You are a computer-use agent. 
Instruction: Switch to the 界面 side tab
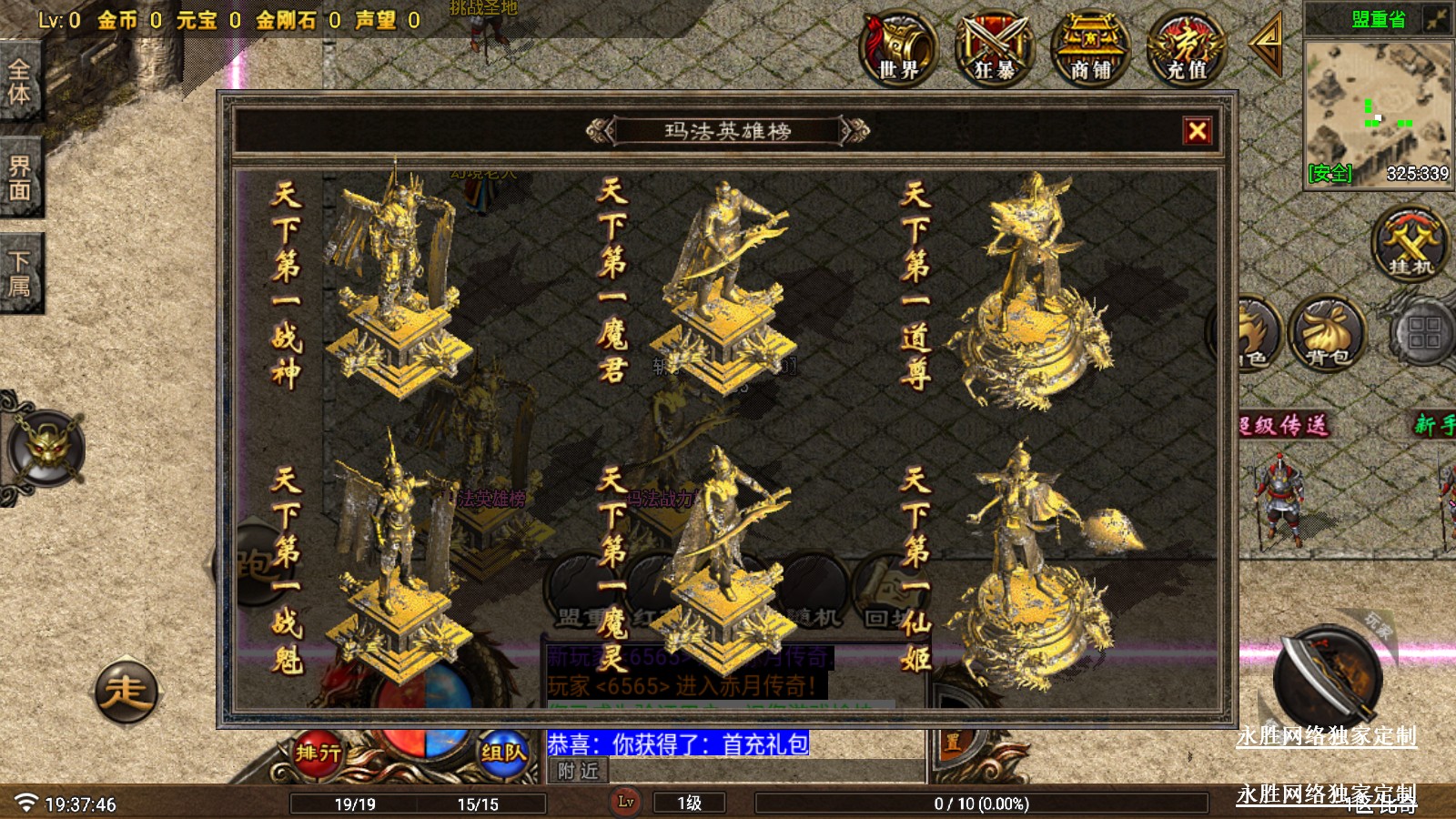[x=20, y=177]
